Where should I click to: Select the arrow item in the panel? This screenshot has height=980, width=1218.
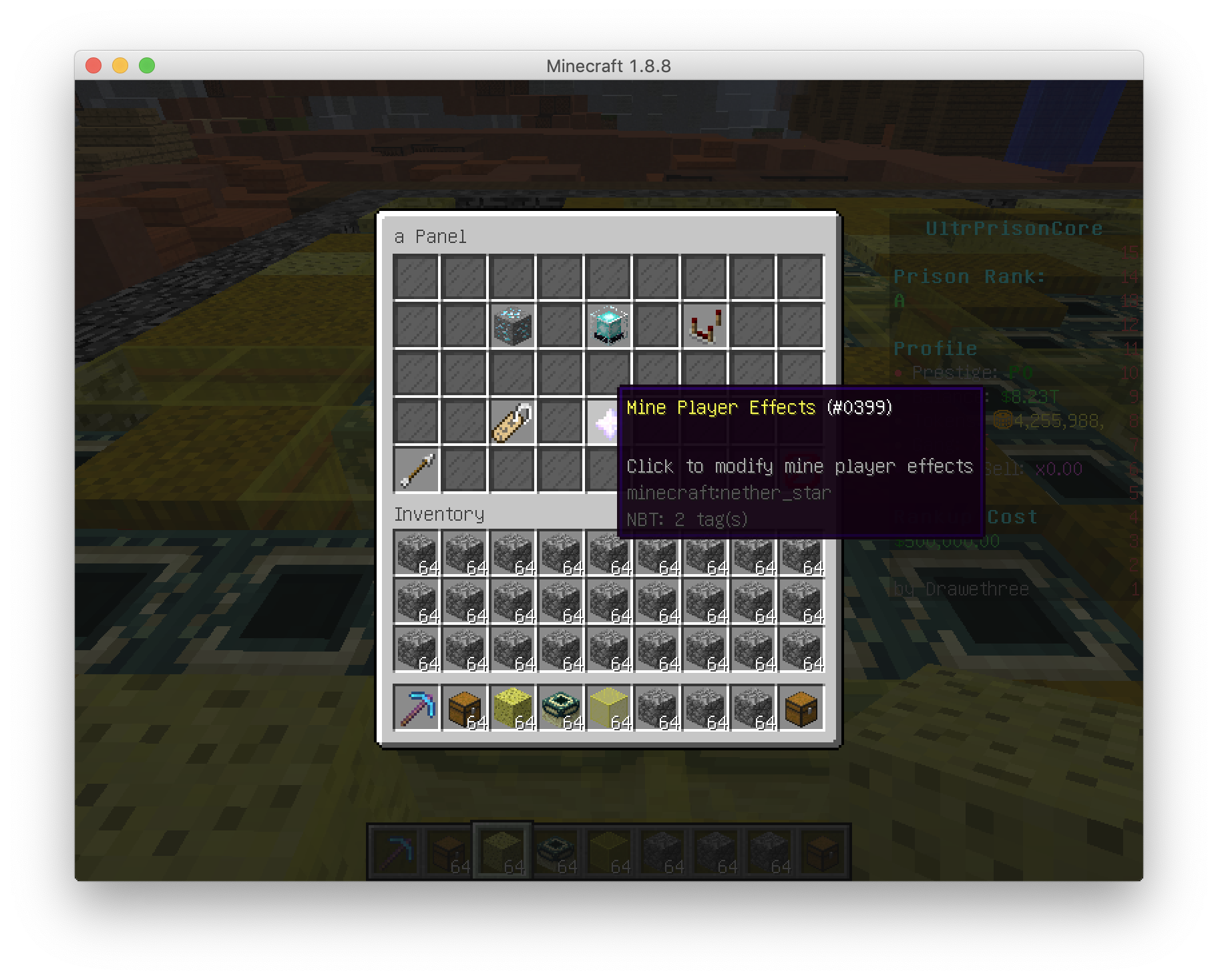pos(417,470)
